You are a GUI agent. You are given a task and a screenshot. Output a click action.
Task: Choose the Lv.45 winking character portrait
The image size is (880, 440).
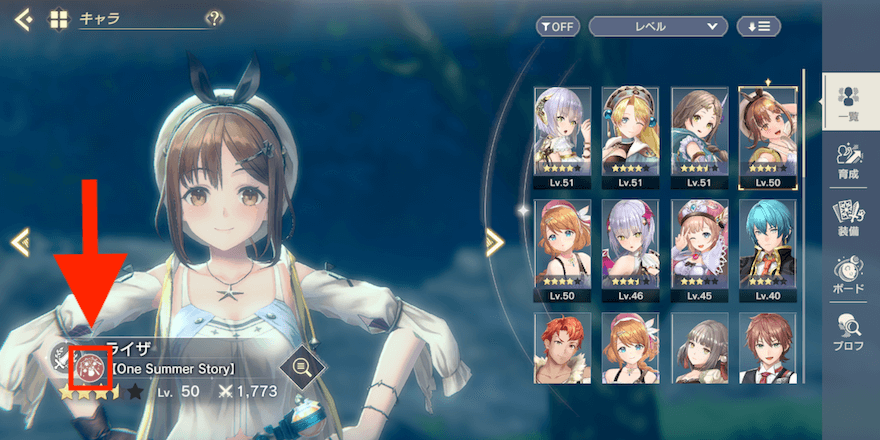(699, 251)
